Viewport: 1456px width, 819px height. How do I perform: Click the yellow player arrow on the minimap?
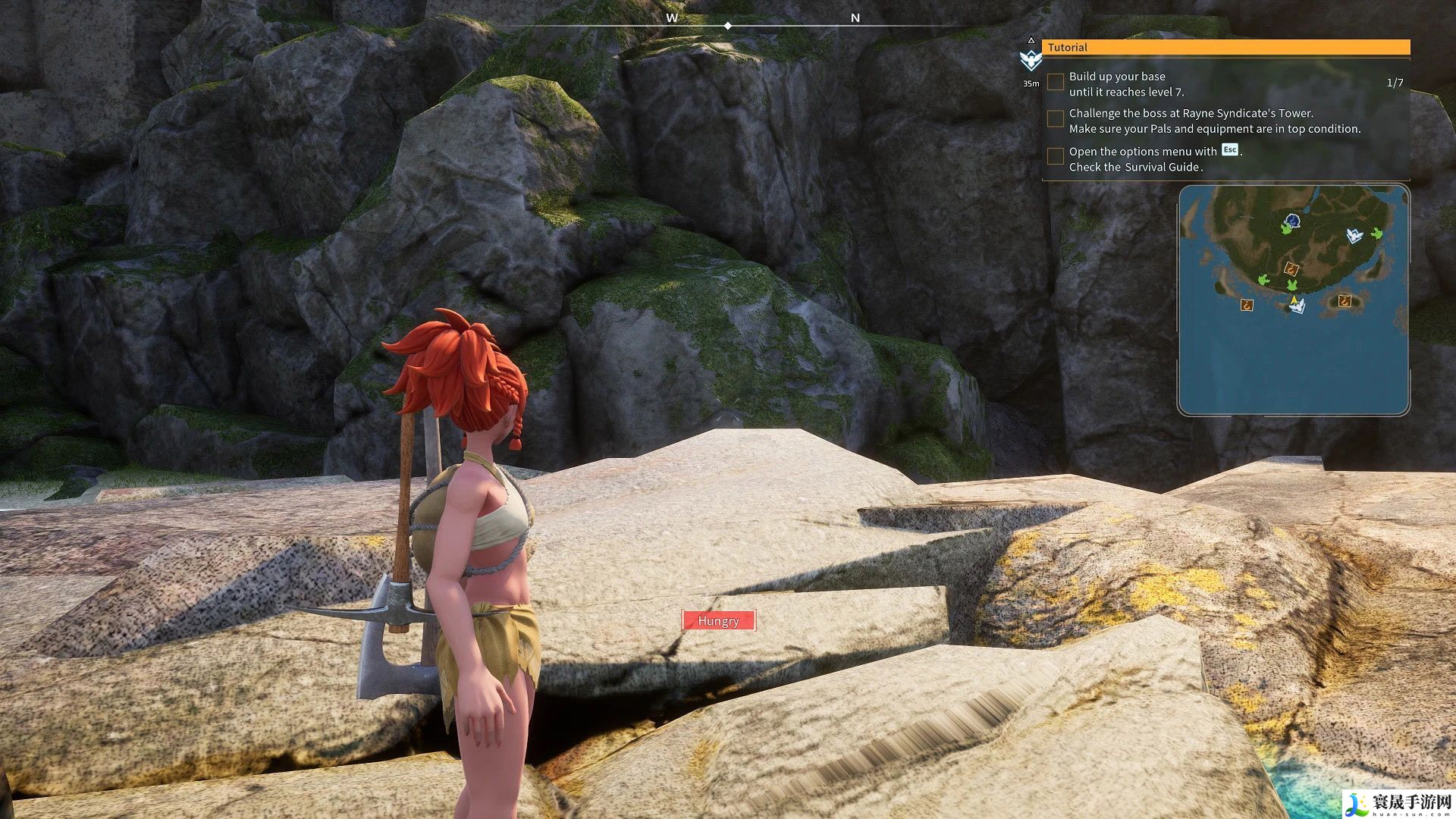1293,300
